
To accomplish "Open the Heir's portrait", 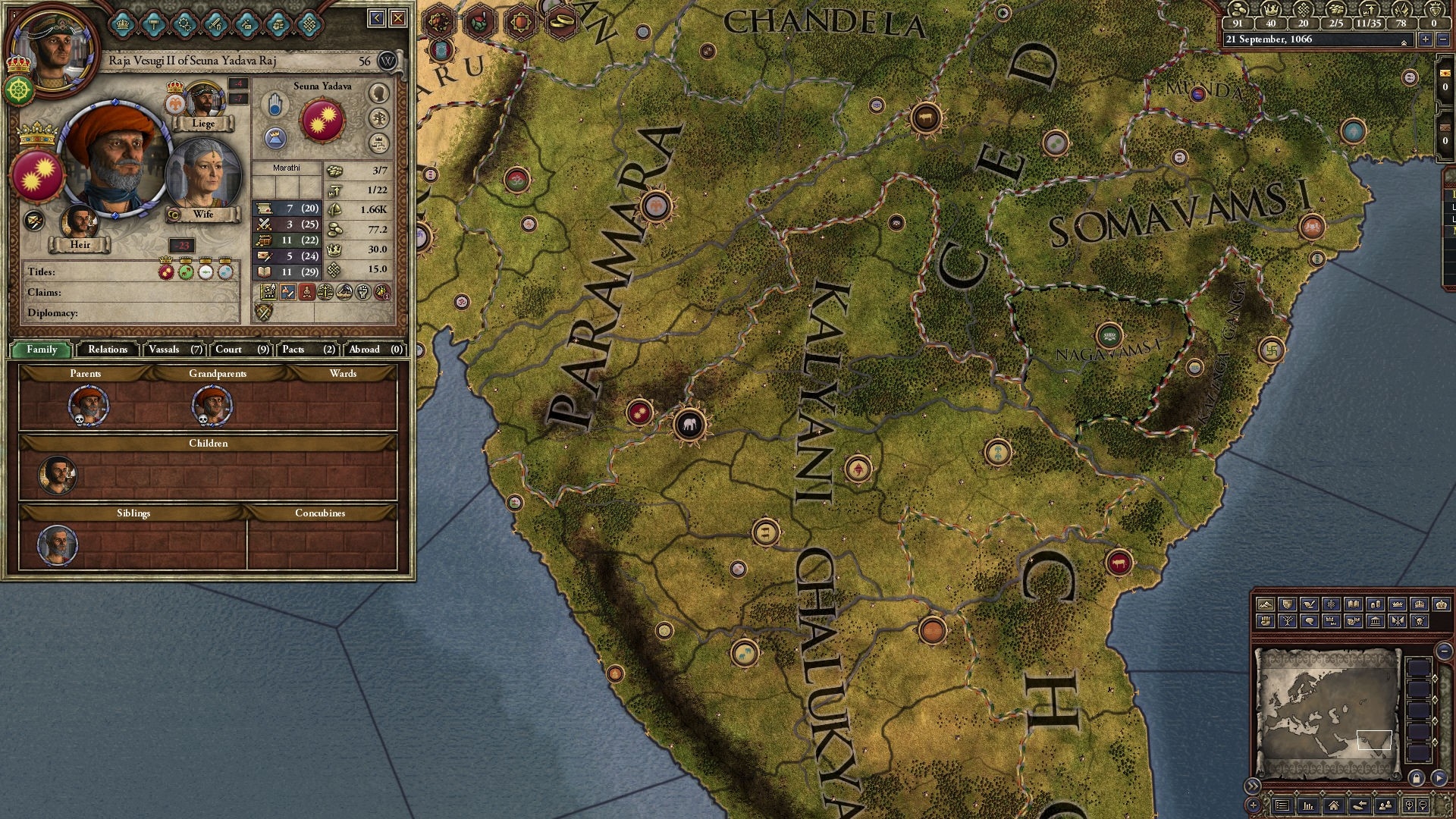I will tap(80, 221).
